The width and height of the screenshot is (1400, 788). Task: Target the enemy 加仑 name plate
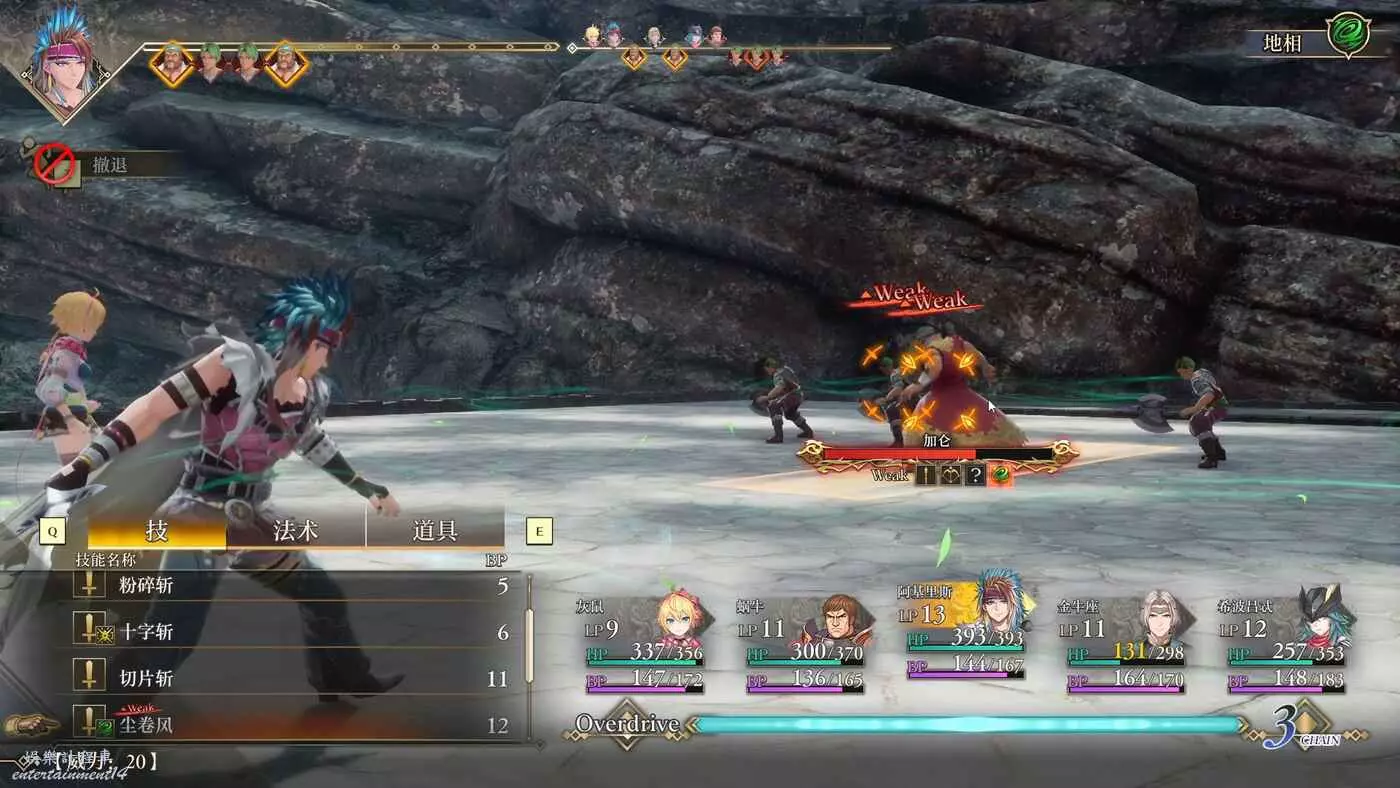pos(937,441)
